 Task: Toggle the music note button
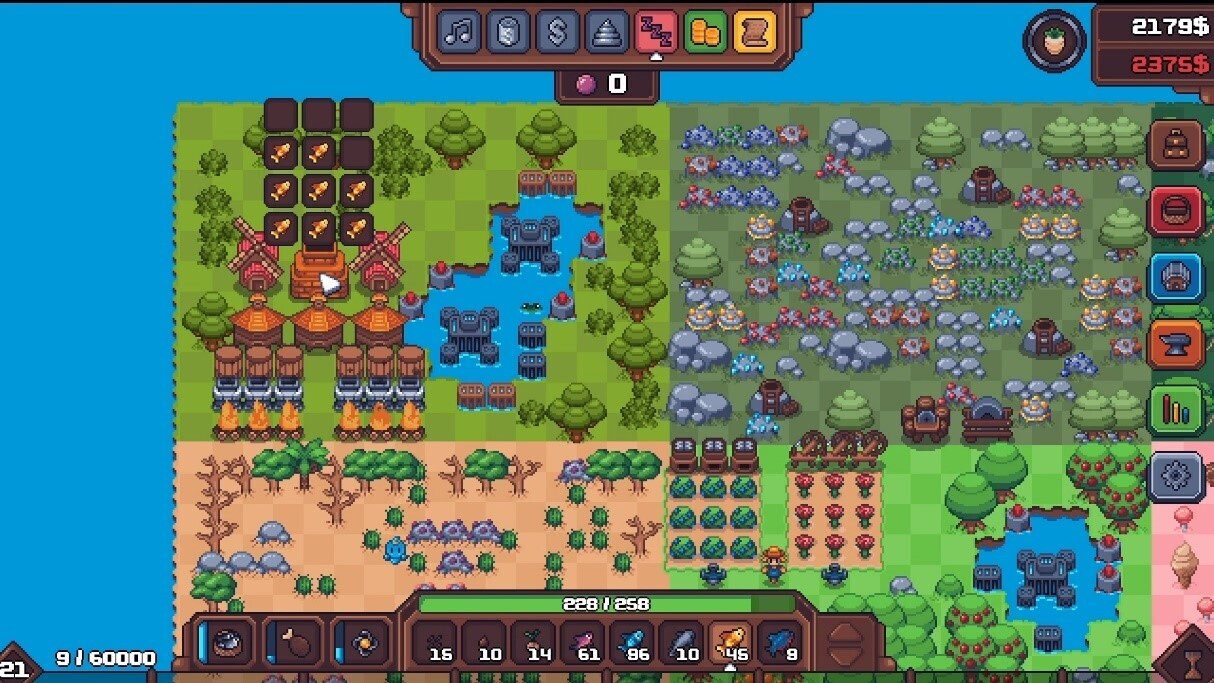coord(460,33)
